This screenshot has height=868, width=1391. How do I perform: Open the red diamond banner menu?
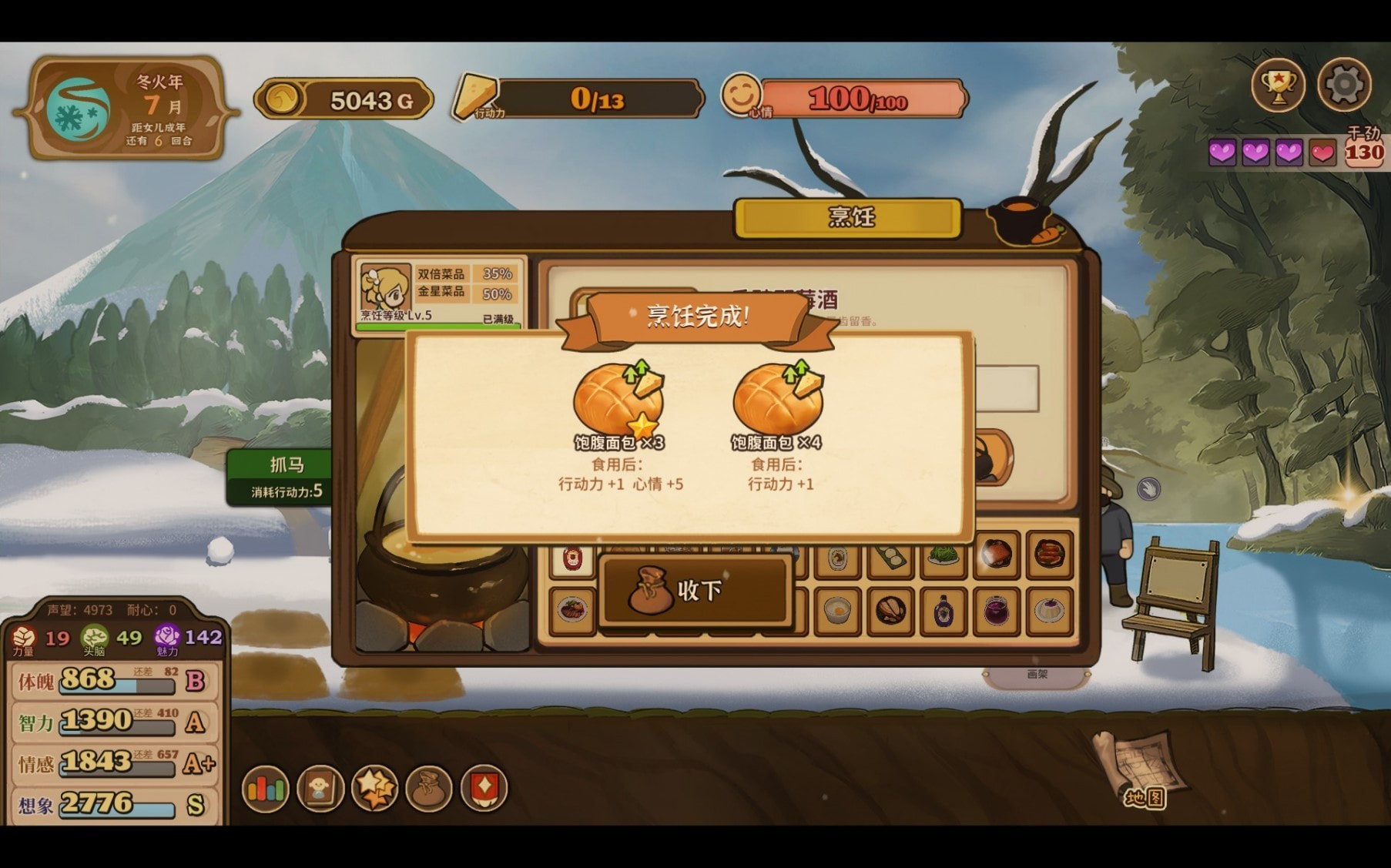coord(484,789)
